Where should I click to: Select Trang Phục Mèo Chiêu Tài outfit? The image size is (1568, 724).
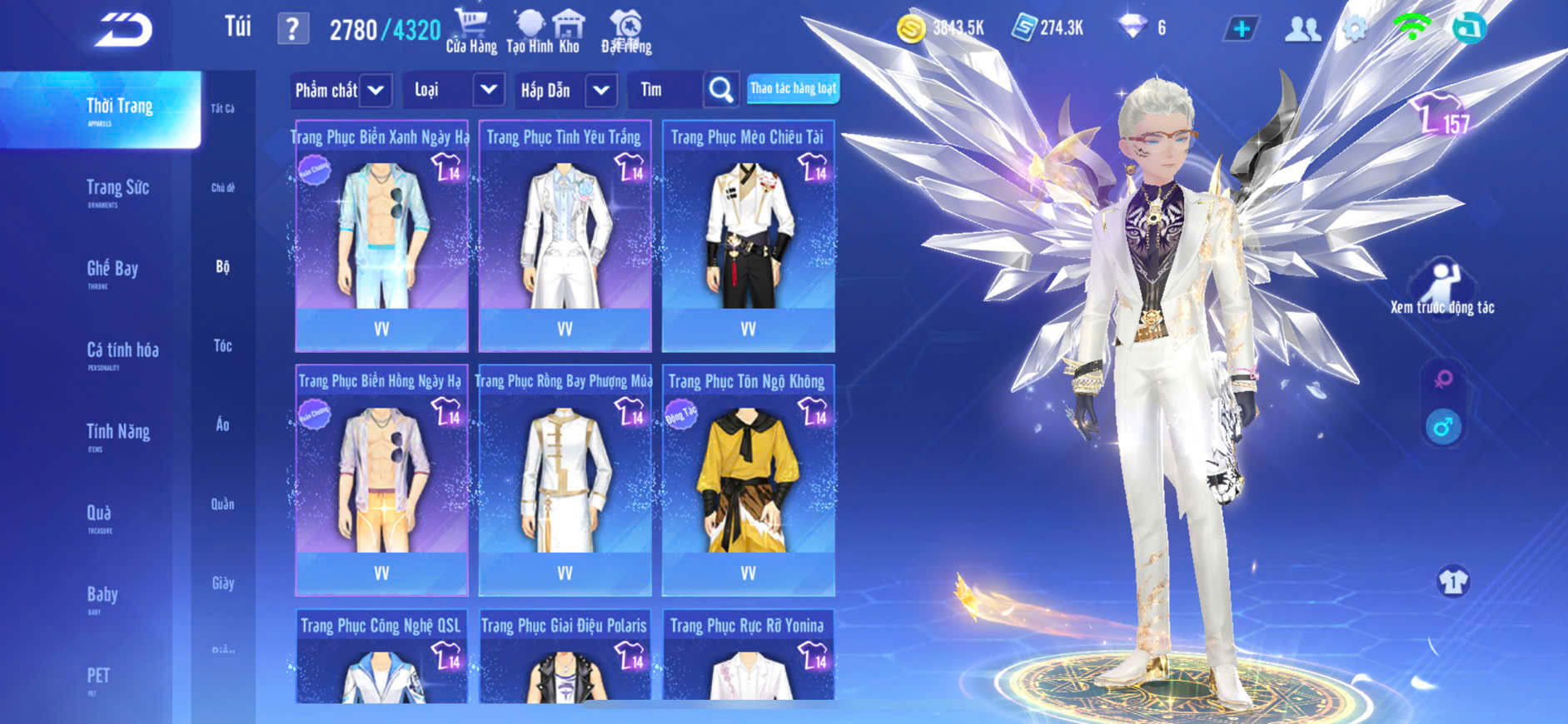(748, 237)
